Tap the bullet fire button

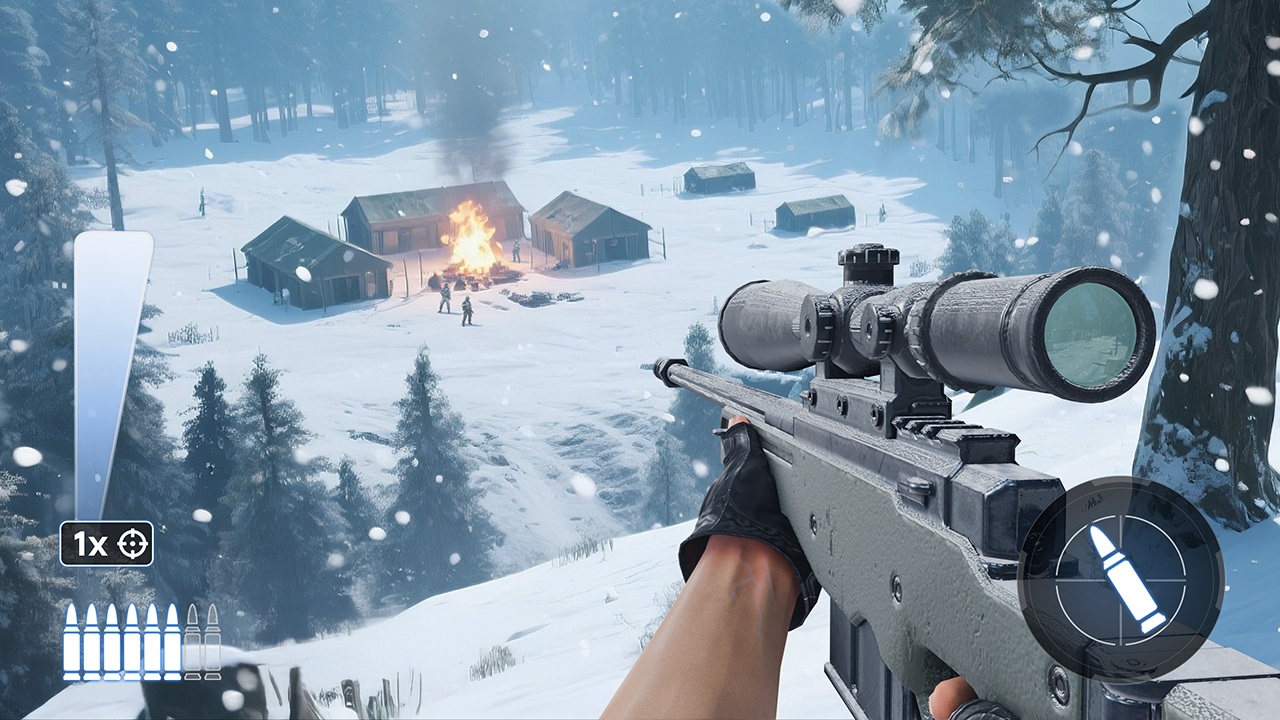[1121, 580]
